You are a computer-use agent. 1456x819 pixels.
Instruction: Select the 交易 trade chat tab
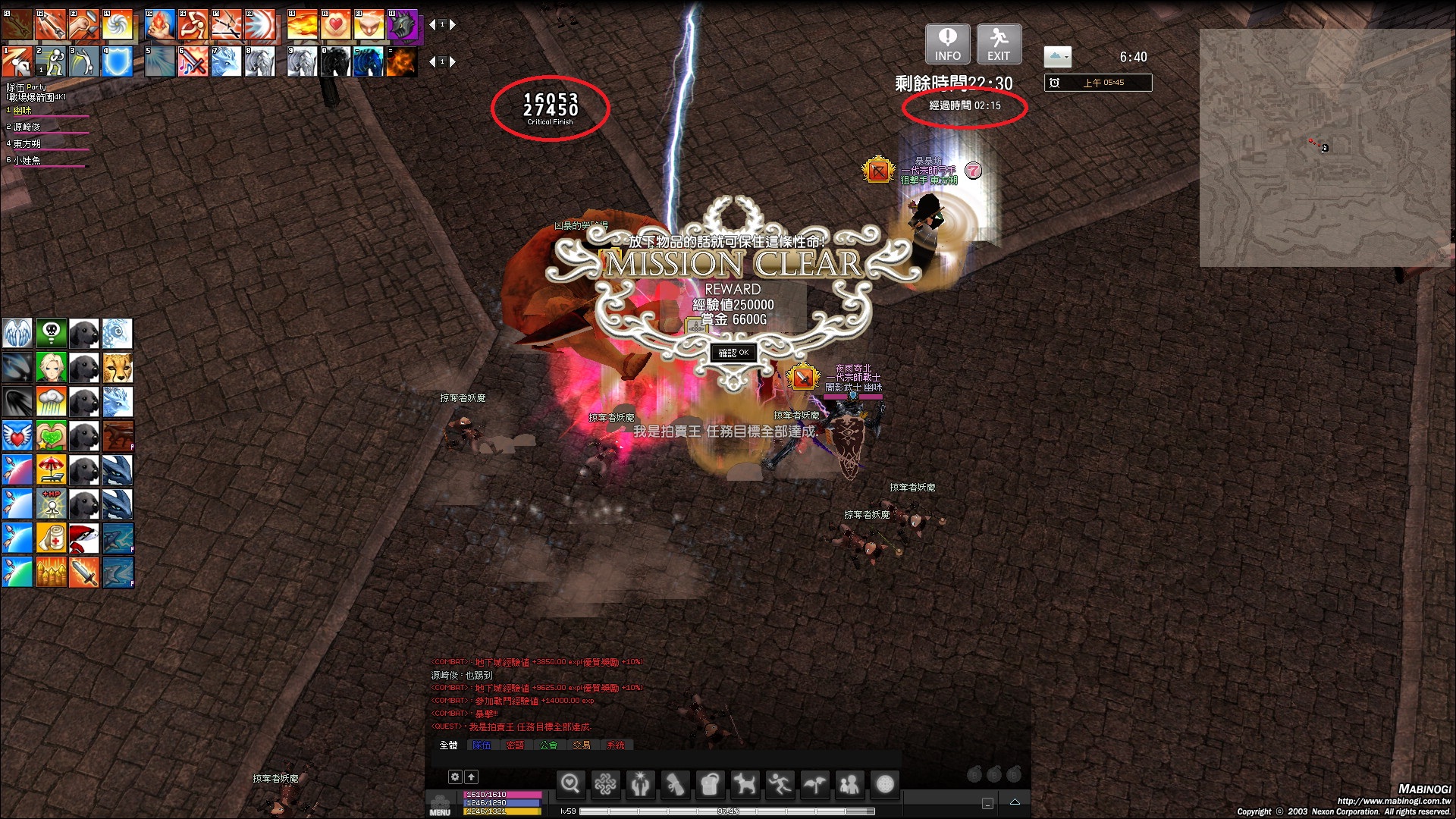pyautogui.click(x=582, y=745)
